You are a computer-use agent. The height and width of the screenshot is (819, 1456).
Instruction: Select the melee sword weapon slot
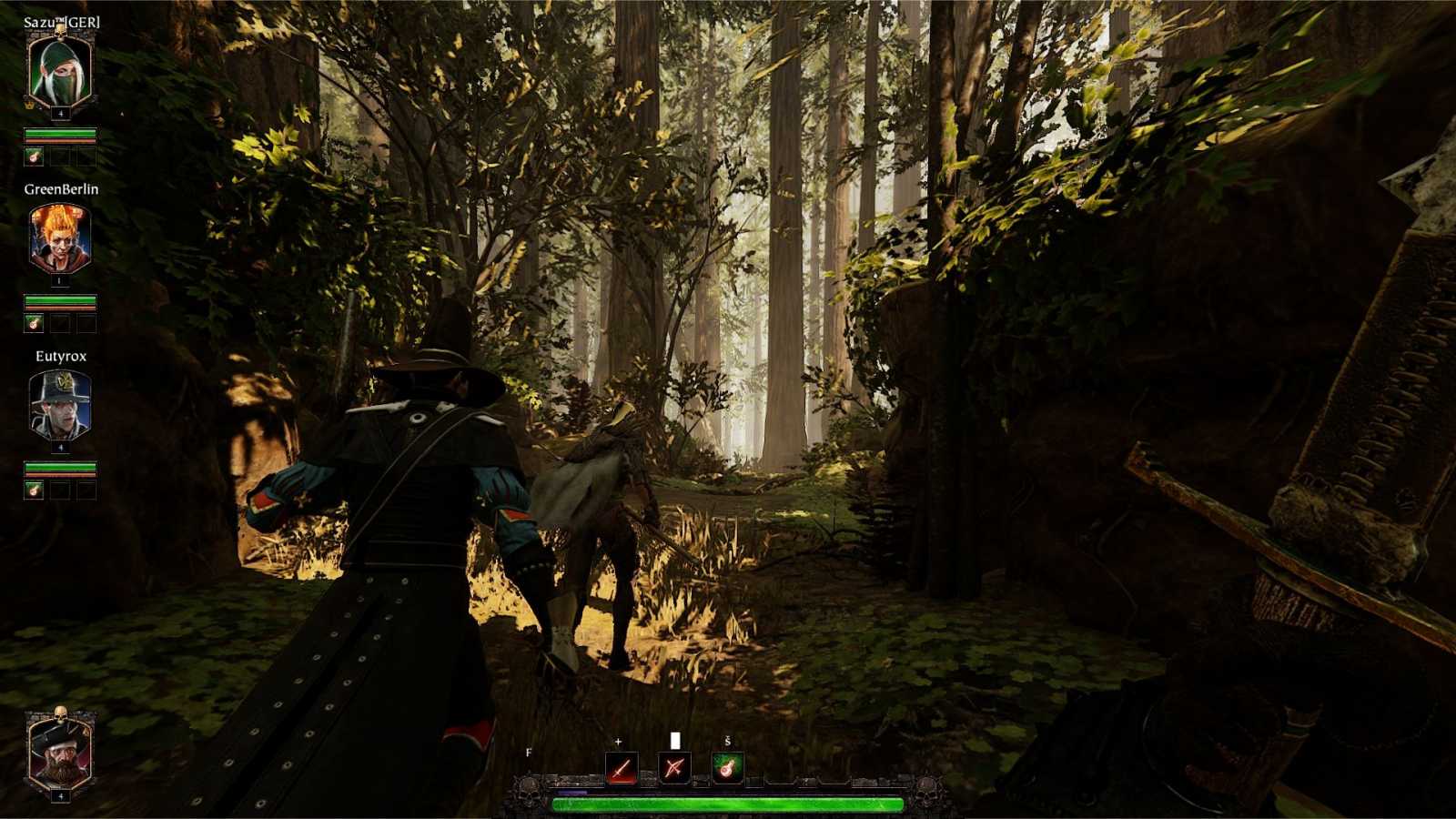(622, 768)
